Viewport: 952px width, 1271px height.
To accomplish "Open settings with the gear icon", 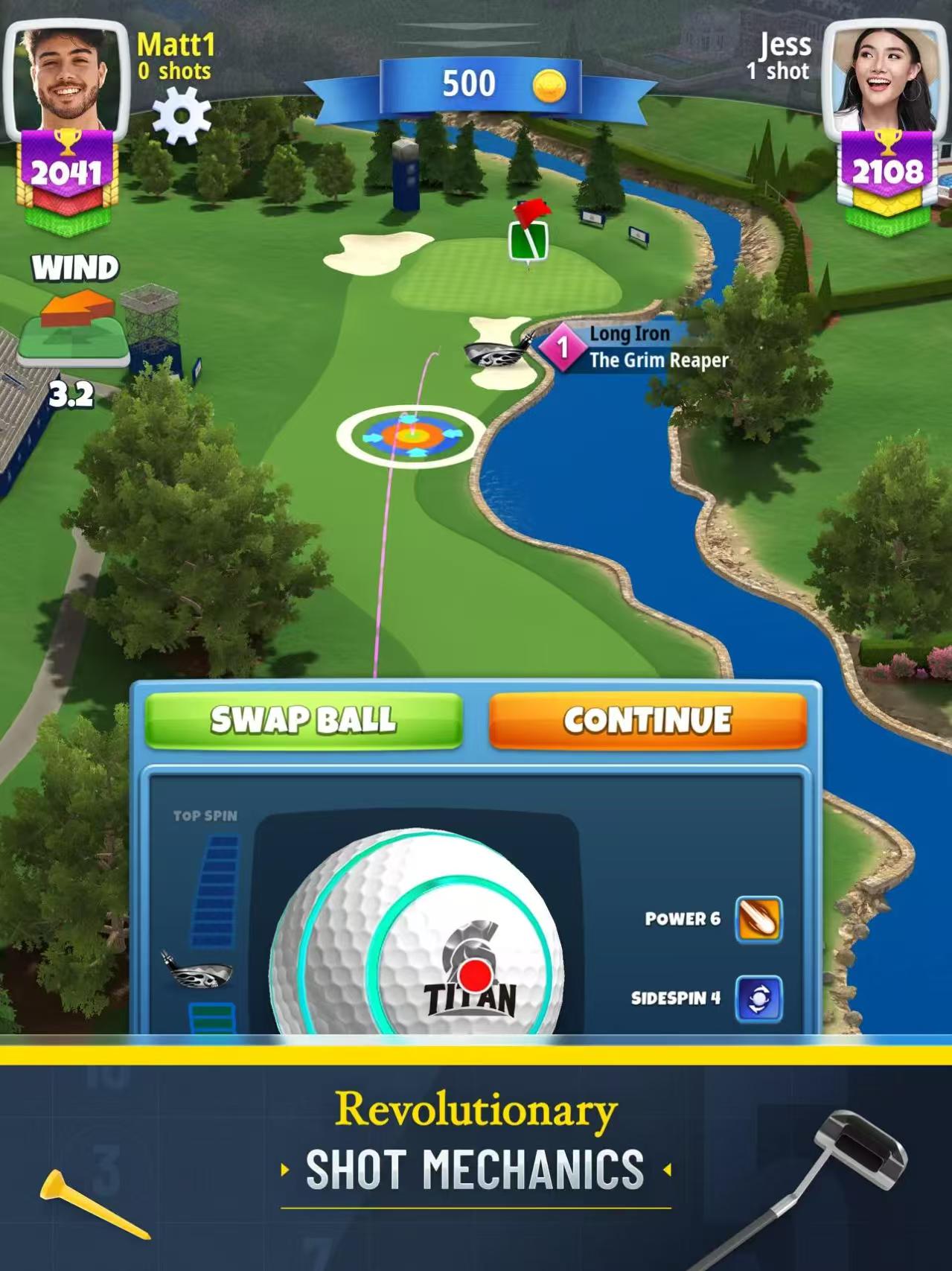I will click(x=182, y=115).
